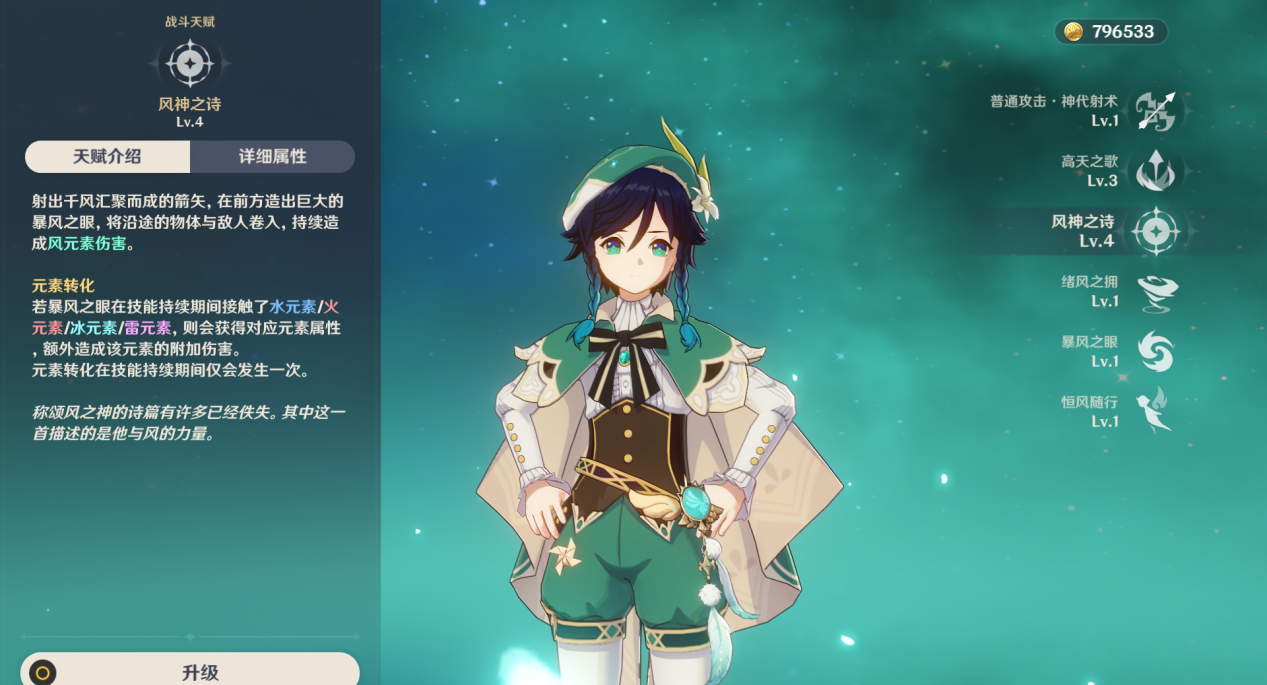This screenshot has width=1267, height=685.
Task: Open the 详细属性 tab
Action: click(x=272, y=157)
